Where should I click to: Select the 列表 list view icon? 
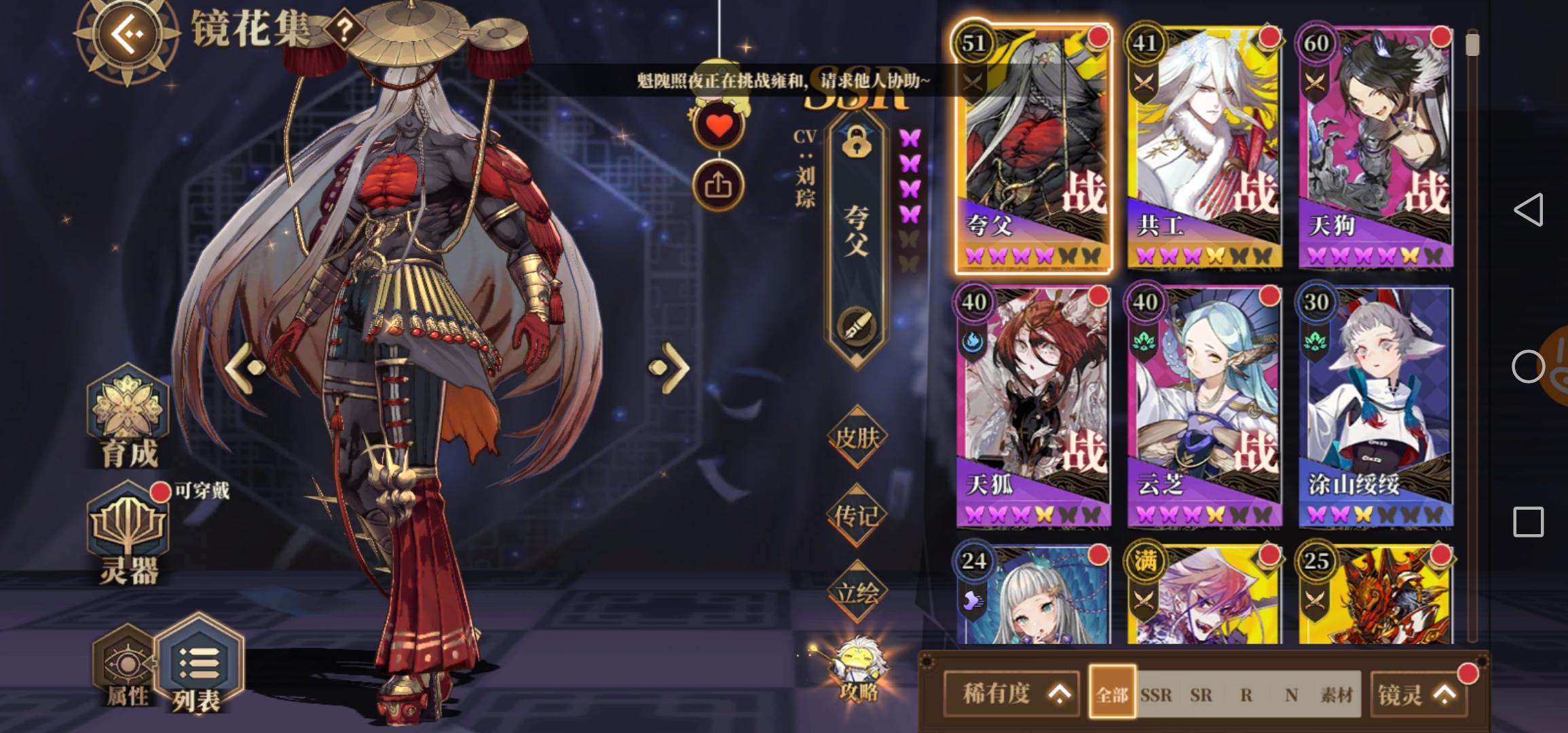pyautogui.click(x=199, y=662)
